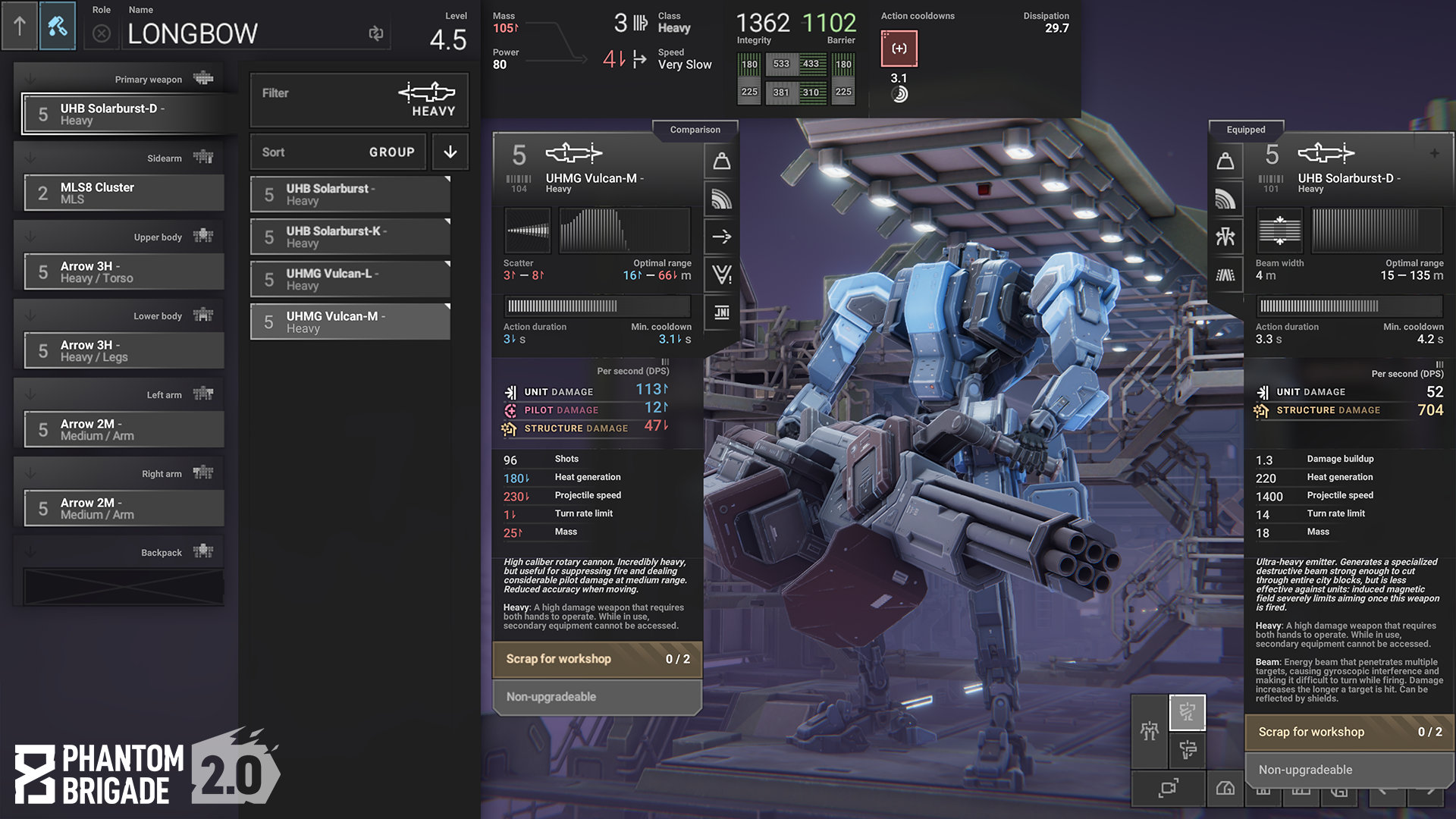1456x819 pixels.
Task: Select the highlighted weapon detail icon bottom right
Action: point(1188,714)
